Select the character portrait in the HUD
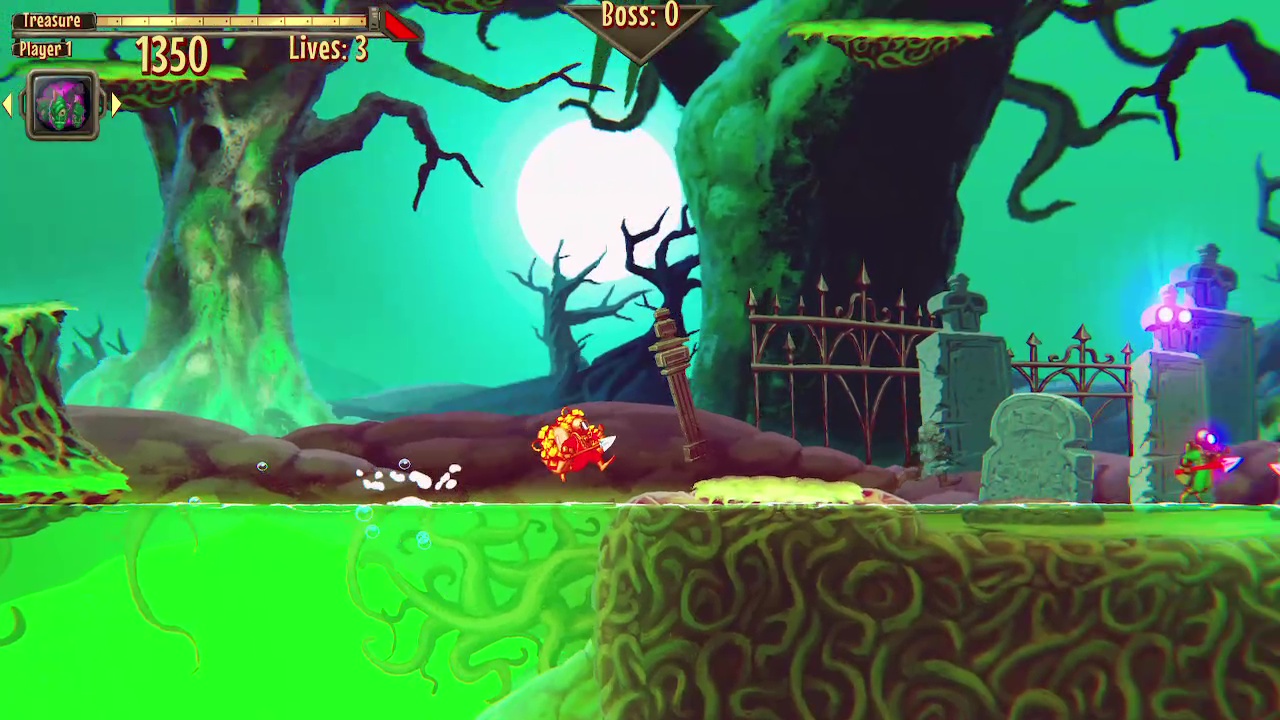1280x720 pixels. click(x=62, y=105)
